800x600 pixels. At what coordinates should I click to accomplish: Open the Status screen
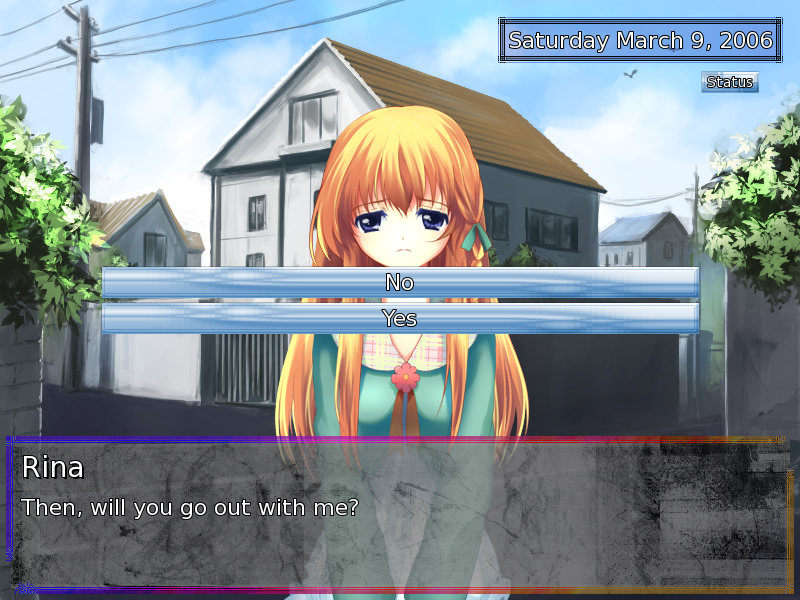pyautogui.click(x=729, y=82)
